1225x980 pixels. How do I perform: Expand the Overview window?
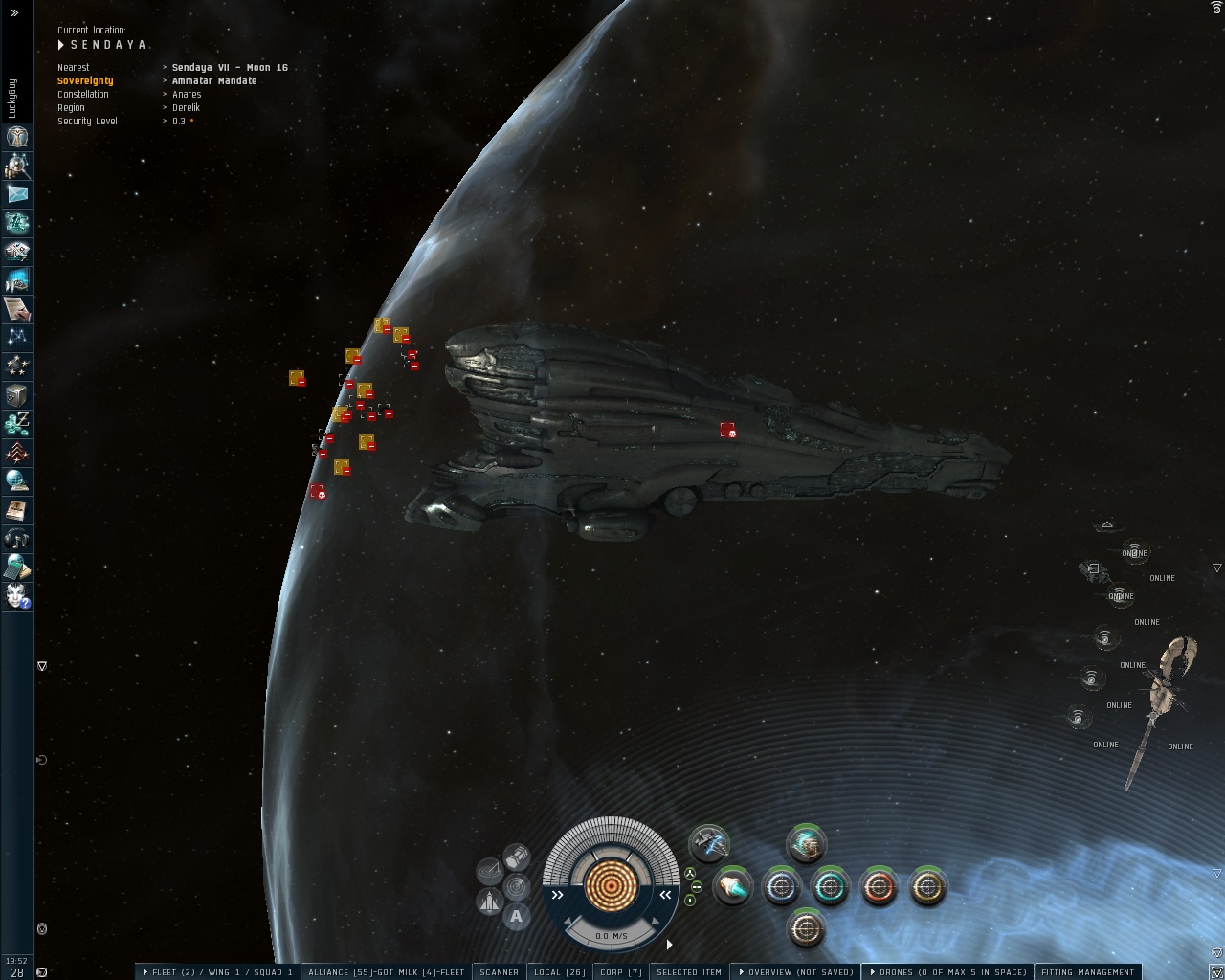[x=797, y=971]
